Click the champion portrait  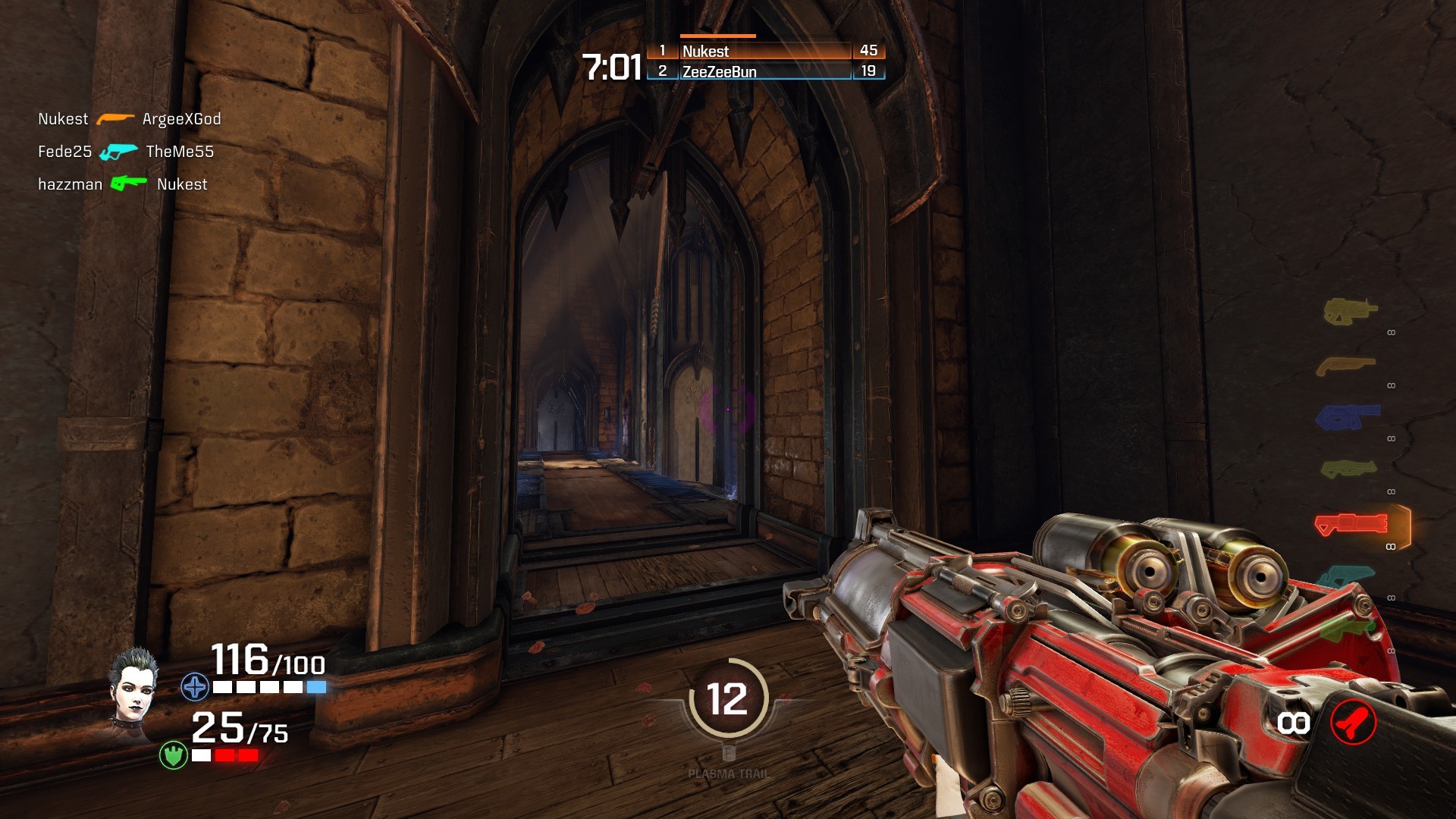pos(134,685)
